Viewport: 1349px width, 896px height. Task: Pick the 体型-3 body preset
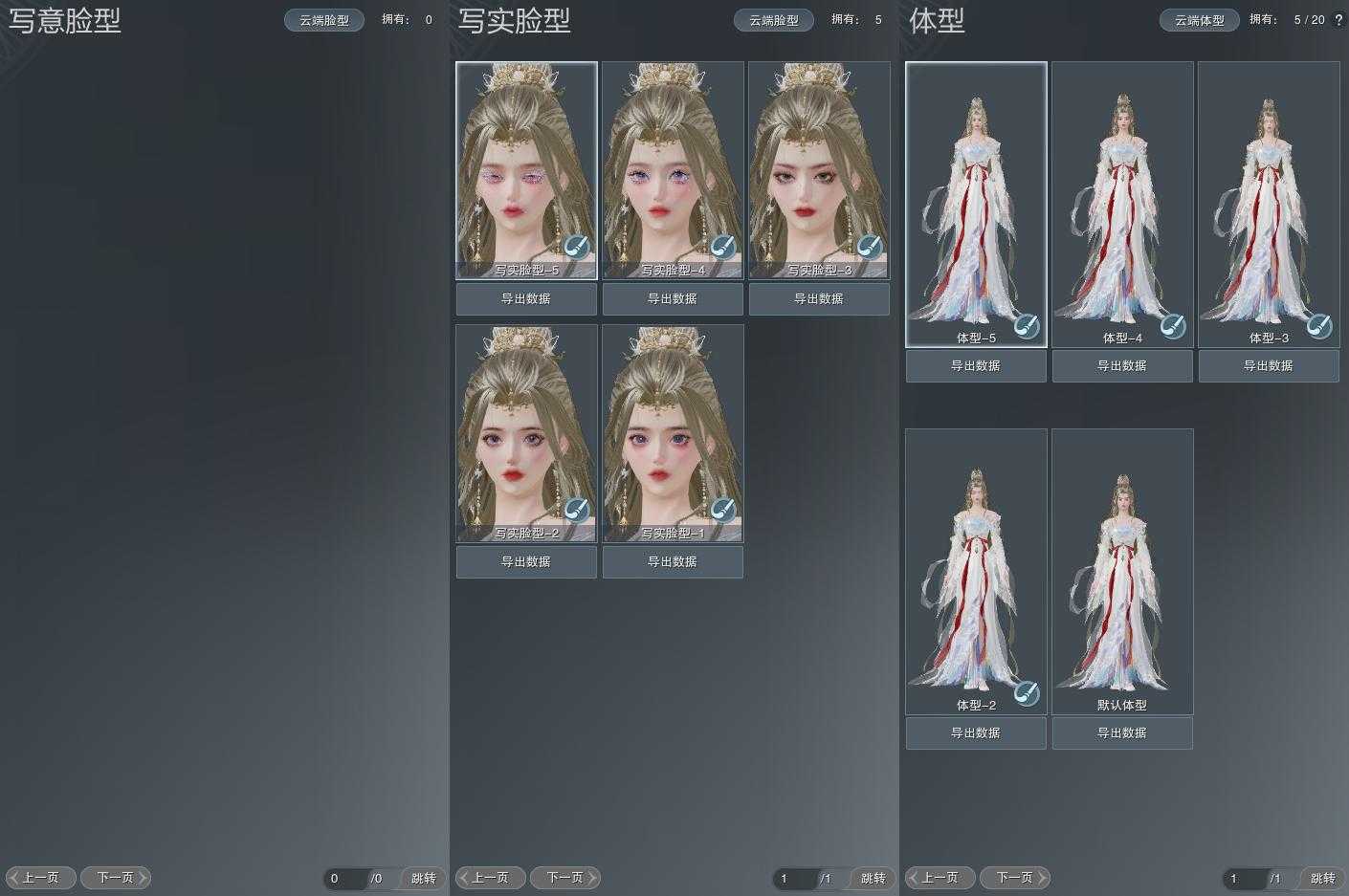[x=1269, y=204]
